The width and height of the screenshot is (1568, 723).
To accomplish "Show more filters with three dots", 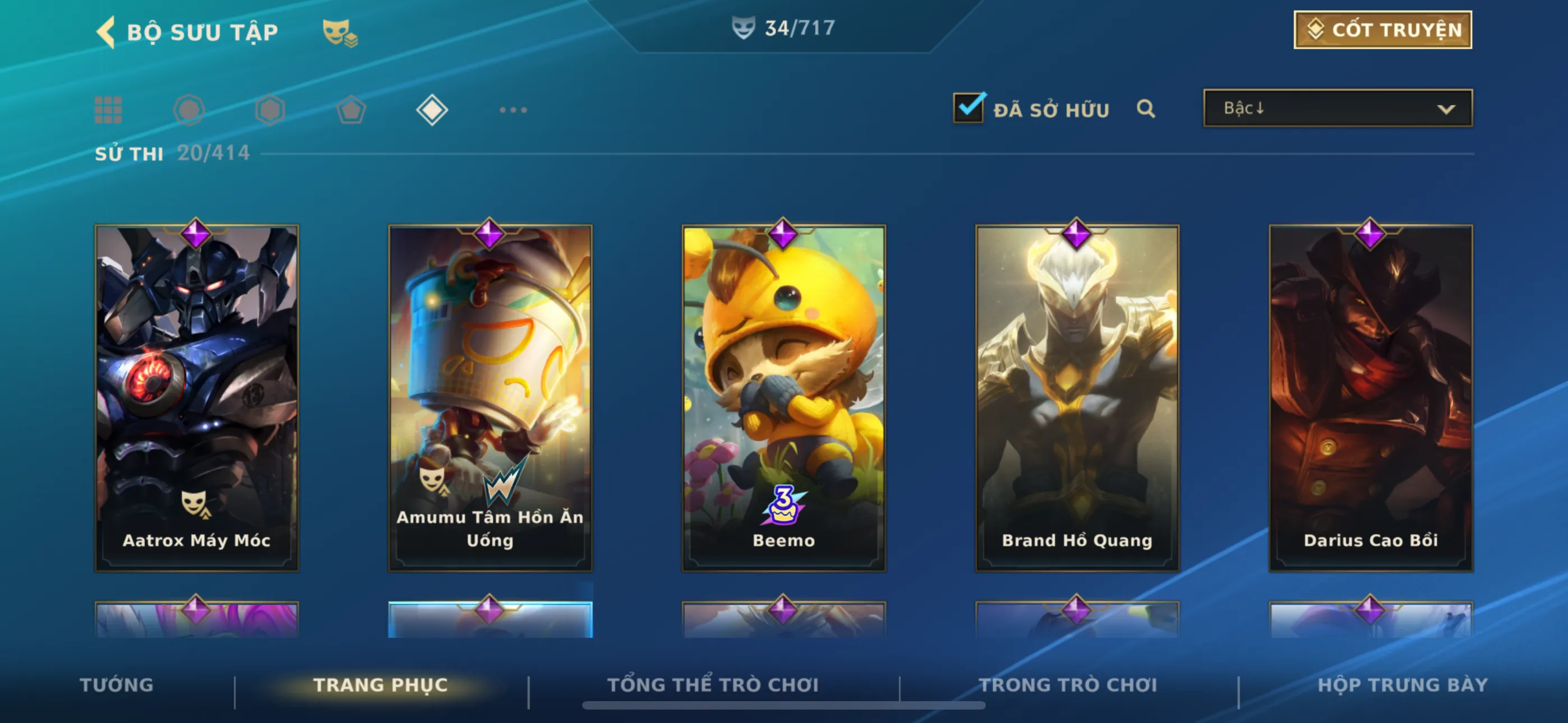I will click(x=513, y=110).
